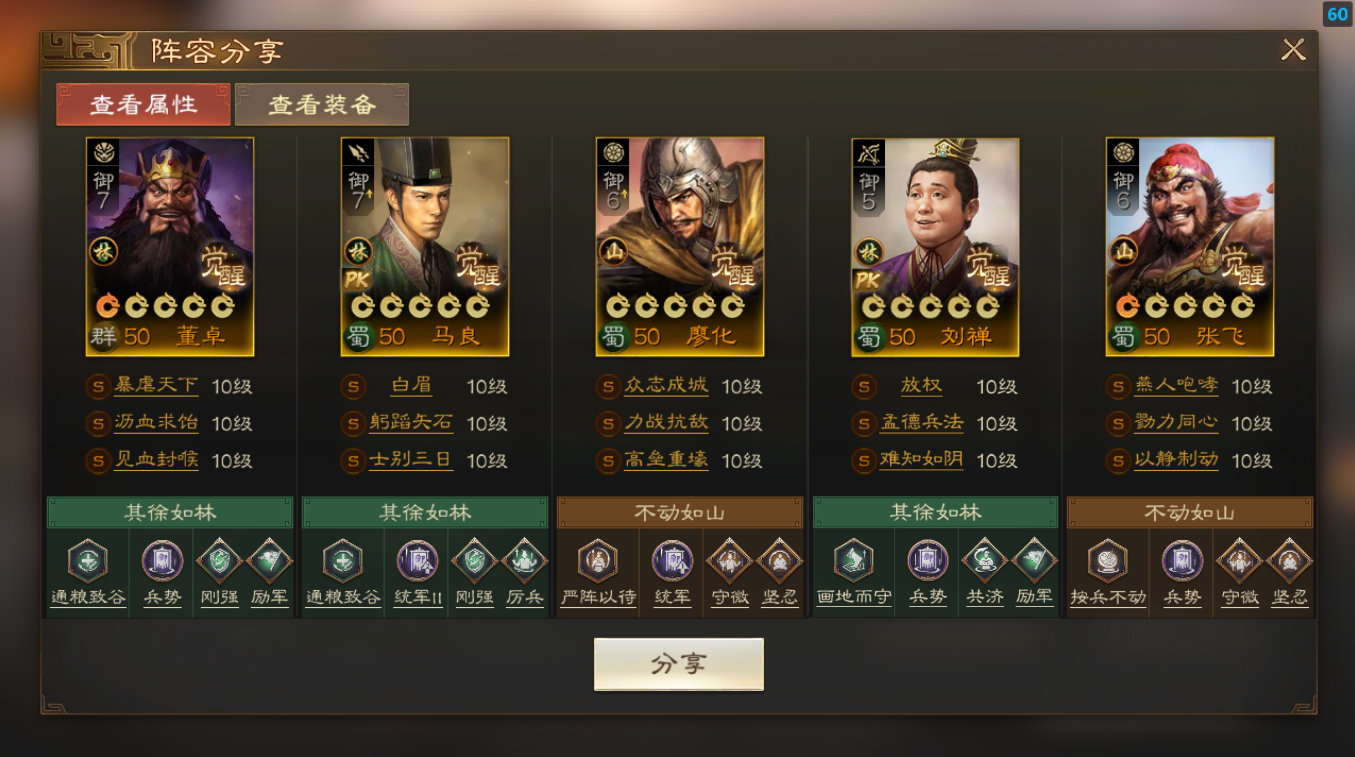Show the 高垒重壕 skill info

pyautogui.click(x=666, y=460)
